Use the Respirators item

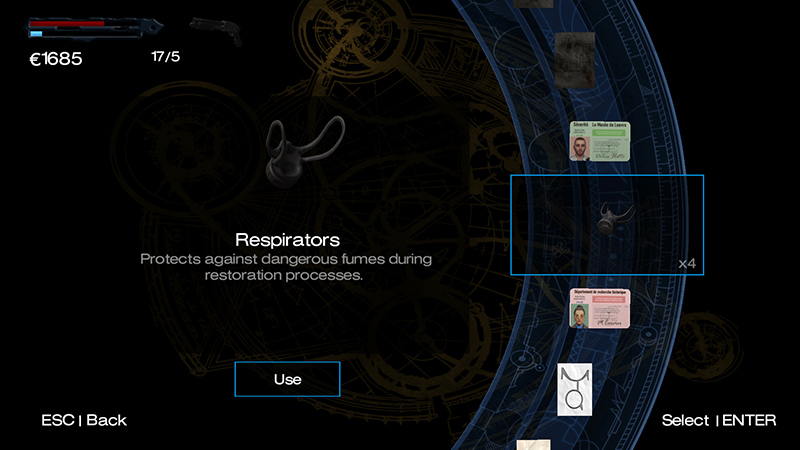click(x=287, y=379)
